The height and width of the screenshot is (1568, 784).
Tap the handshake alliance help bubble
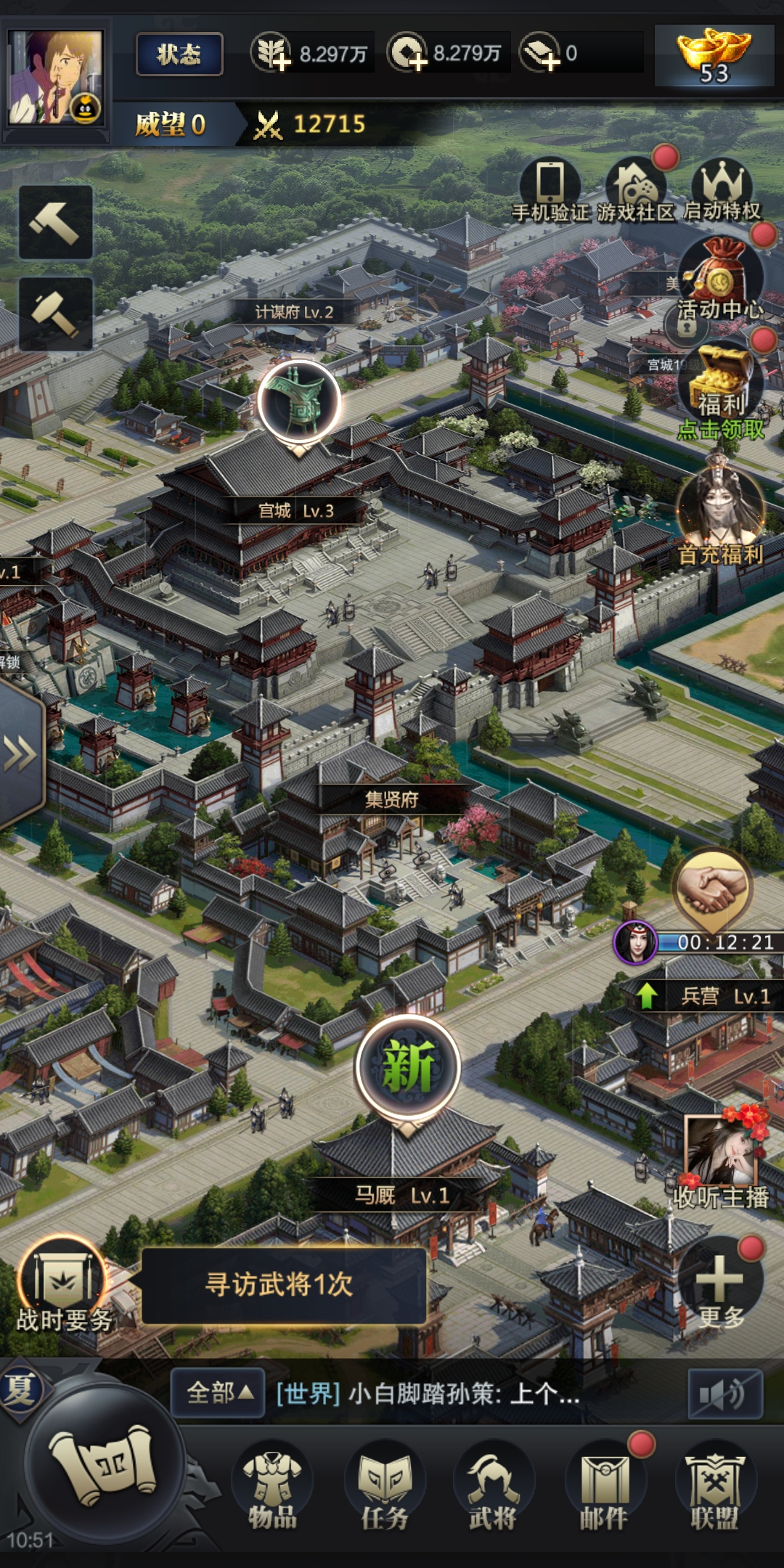[713, 890]
